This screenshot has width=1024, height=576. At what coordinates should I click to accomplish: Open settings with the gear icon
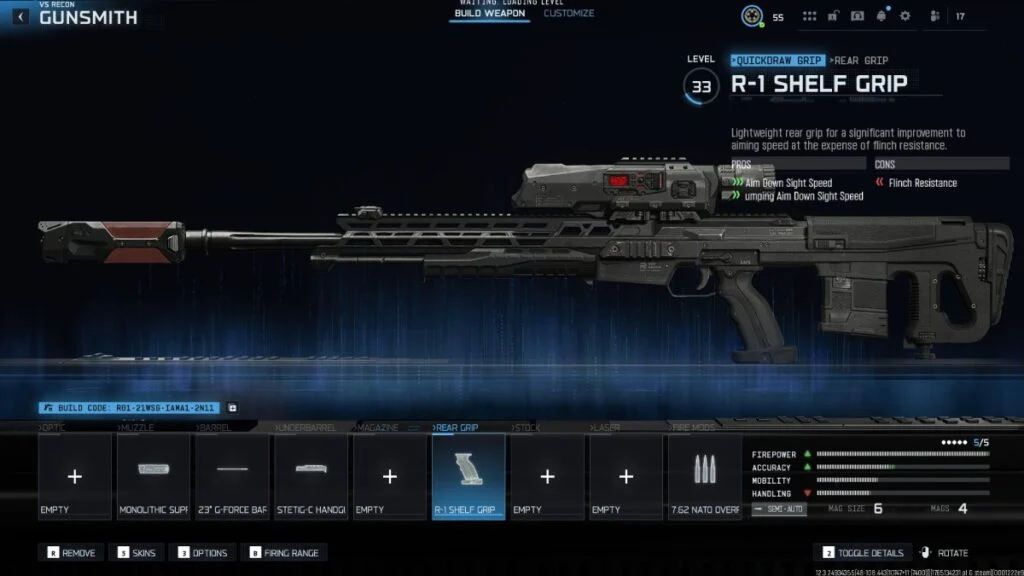(x=905, y=16)
